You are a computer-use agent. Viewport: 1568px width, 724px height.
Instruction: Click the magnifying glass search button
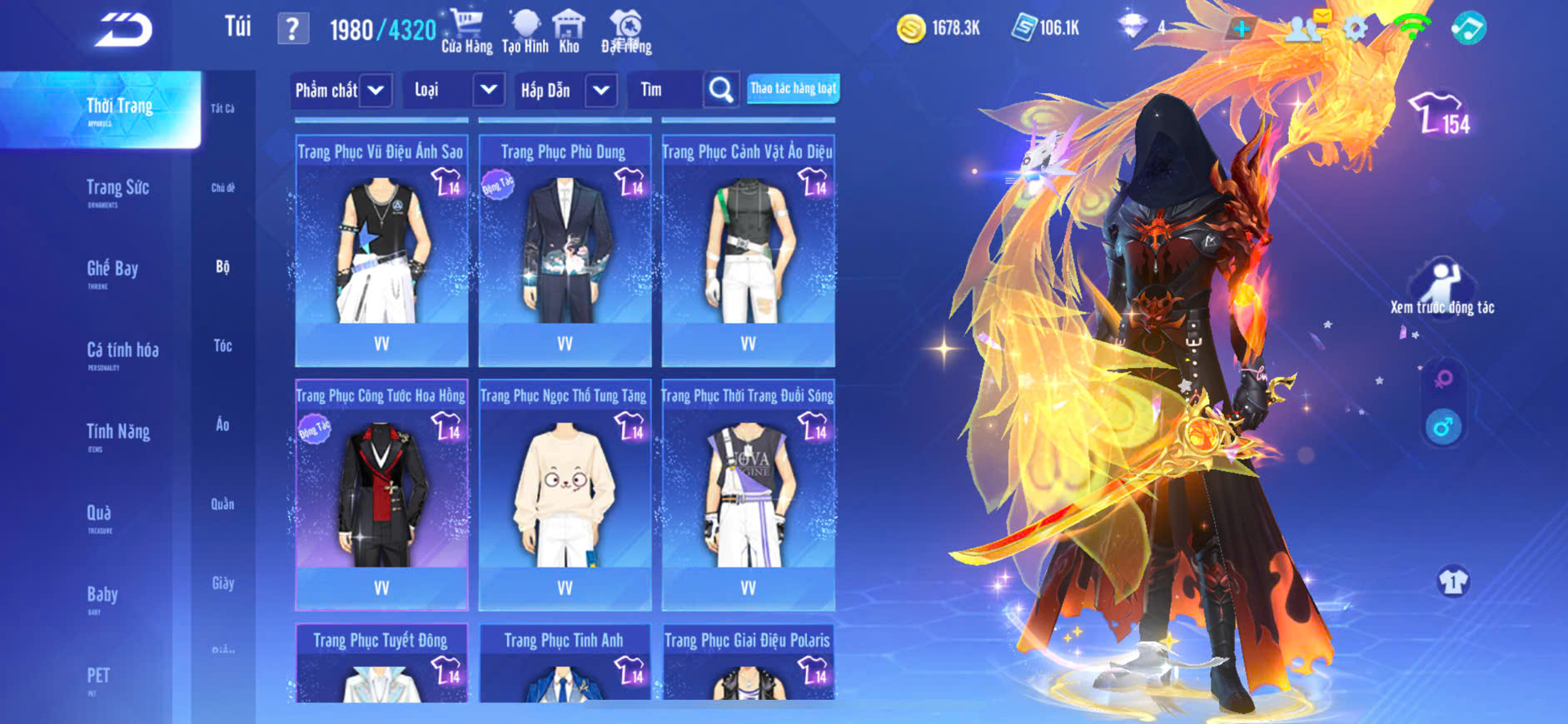[721, 89]
